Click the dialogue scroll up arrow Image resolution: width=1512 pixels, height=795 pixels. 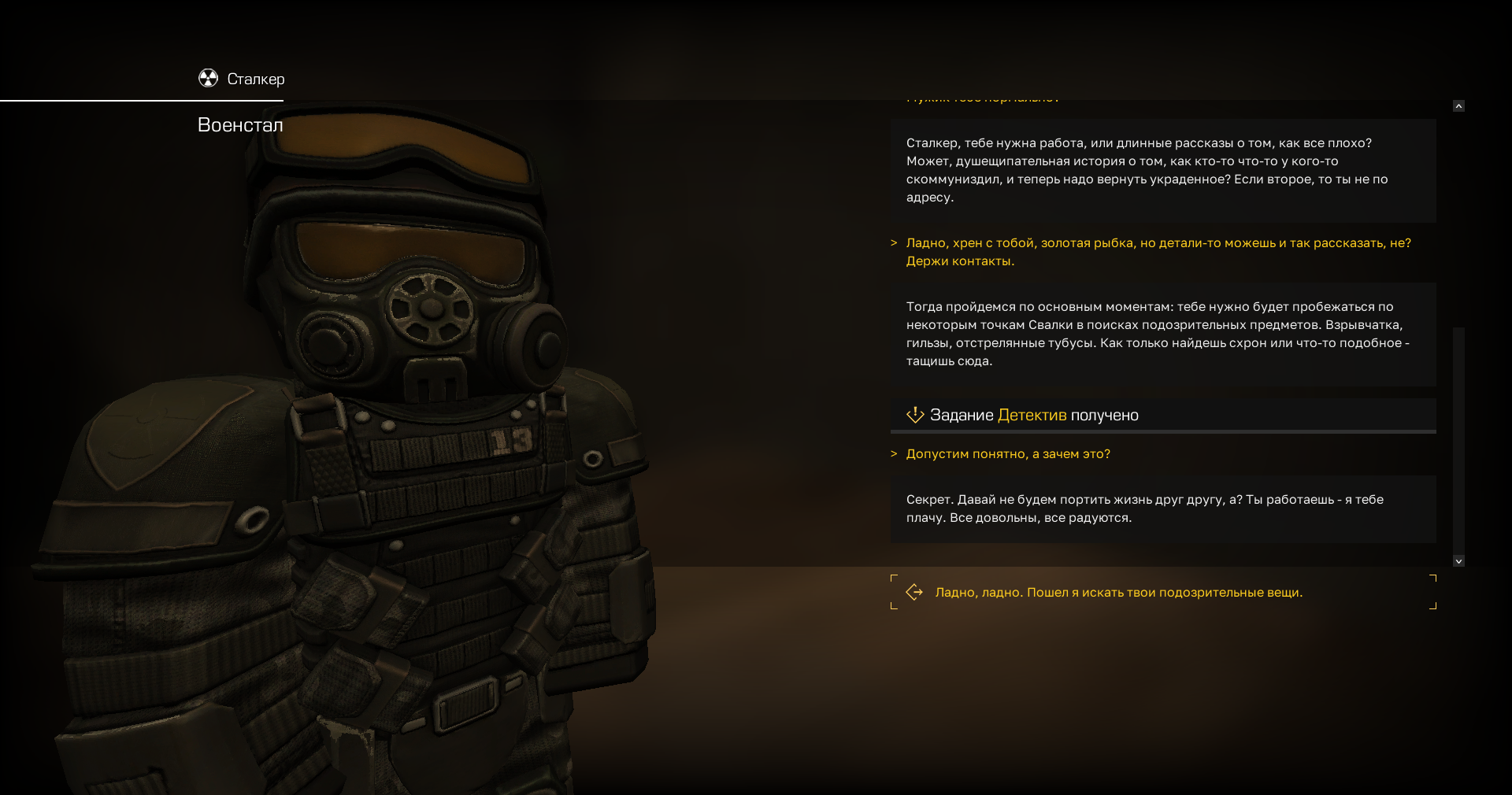tap(1458, 105)
